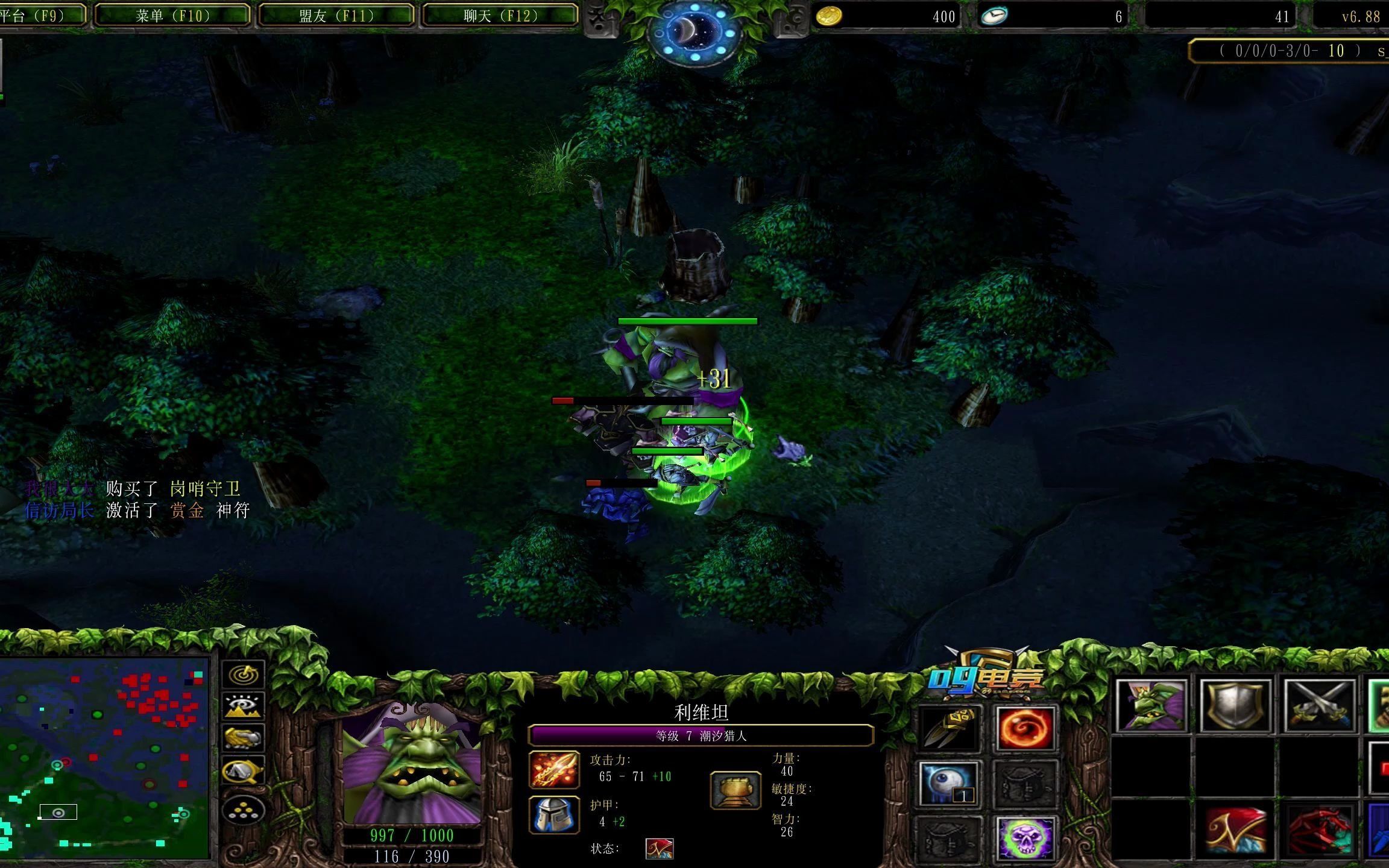Screen dimensions: 1389x868
Task: Click on the minimap
Action: click(x=105, y=758)
